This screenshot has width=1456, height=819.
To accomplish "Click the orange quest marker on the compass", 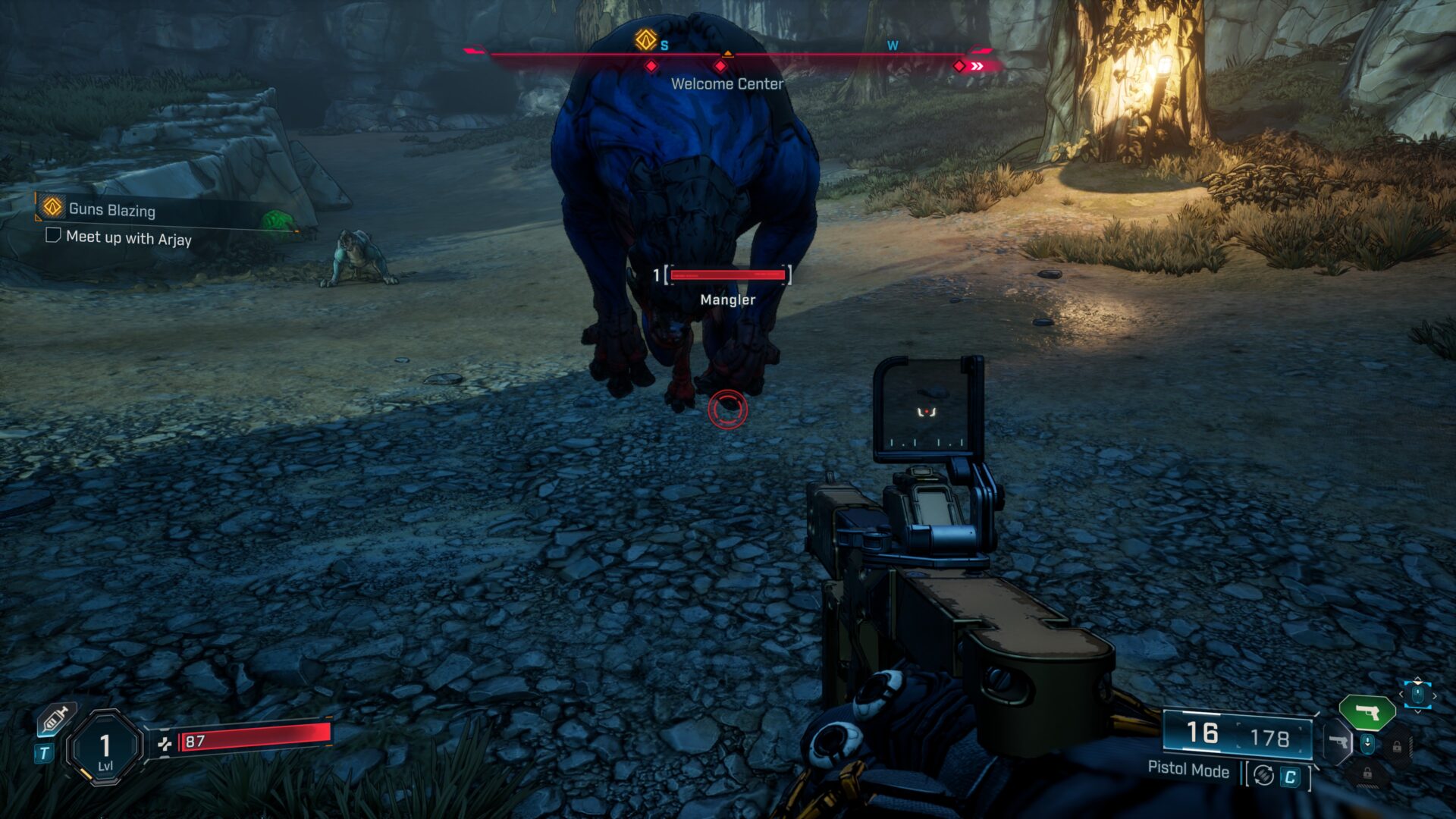I will point(645,39).
